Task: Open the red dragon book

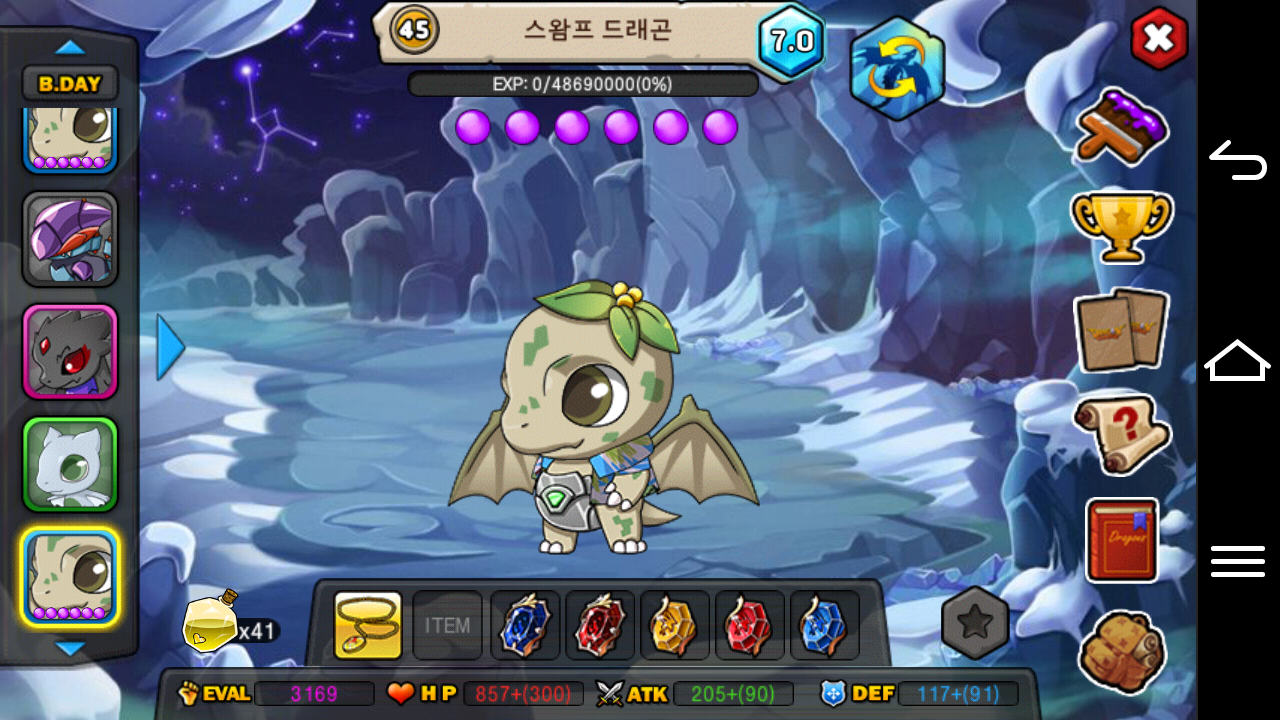Action: (x=1122, y=540)
